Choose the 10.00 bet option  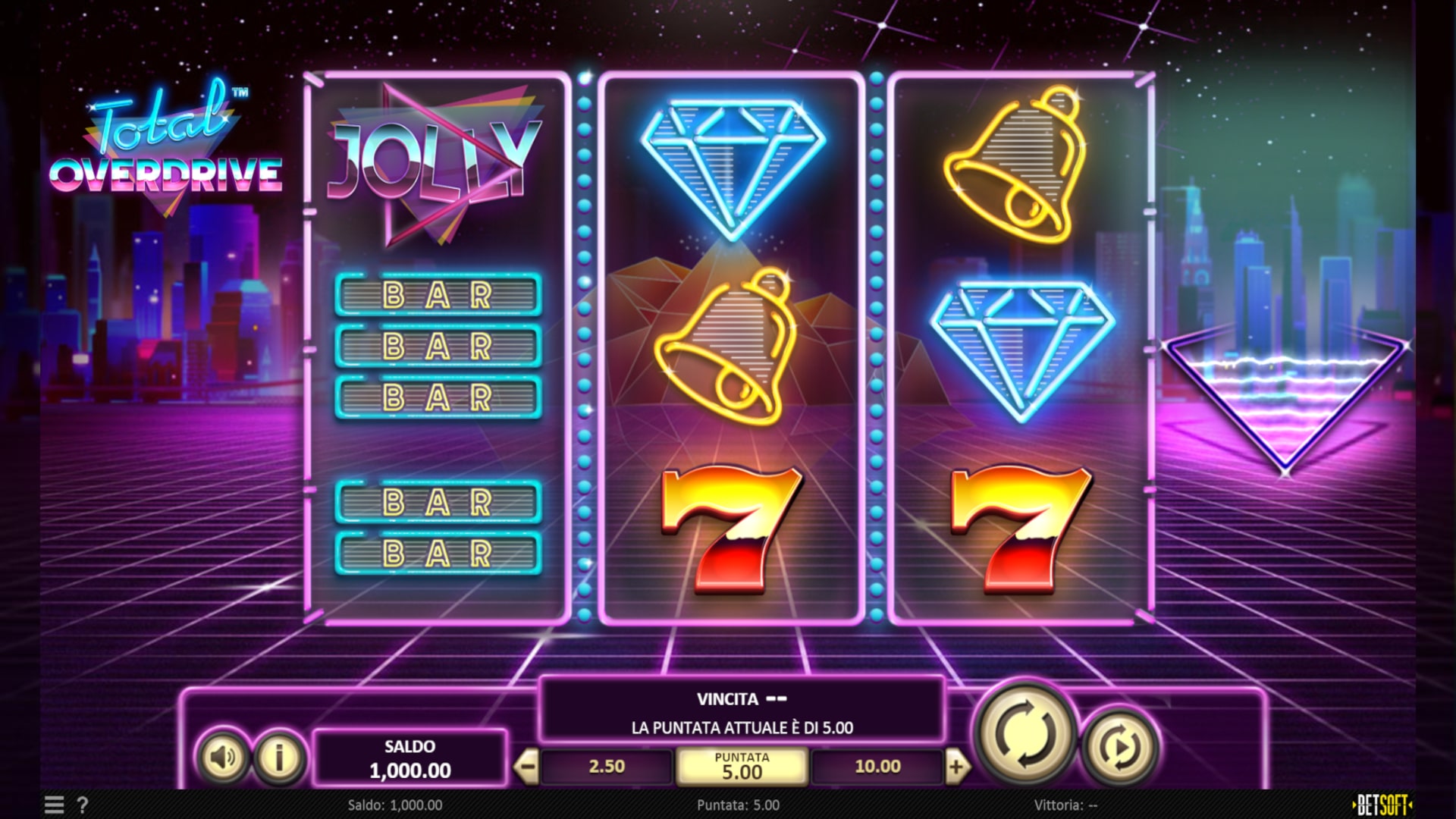[x=877, y=767]
